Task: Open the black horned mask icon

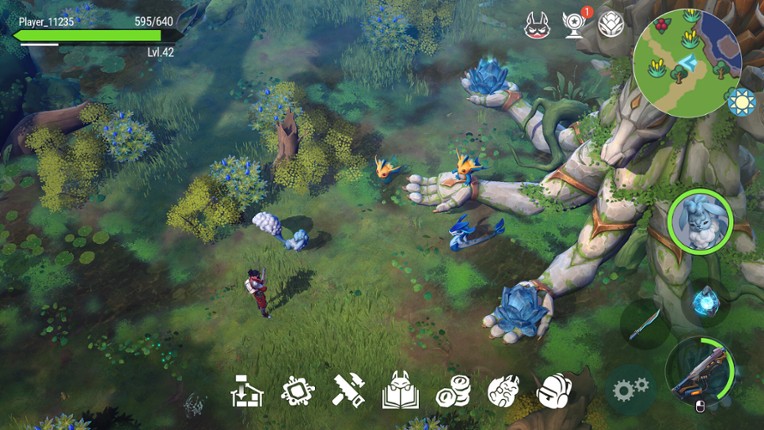Action: (x=538, y=25)
